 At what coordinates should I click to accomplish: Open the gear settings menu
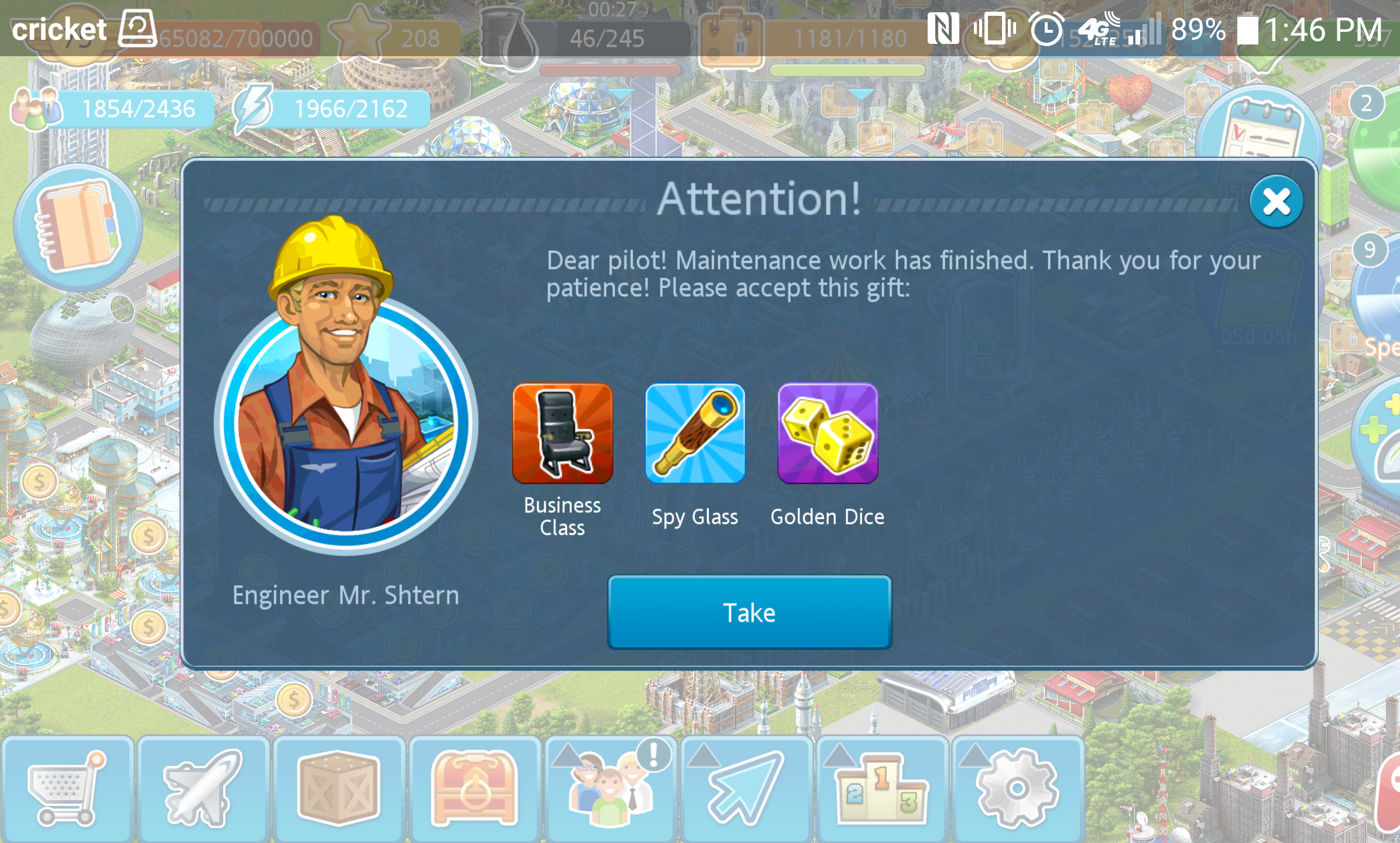(x=1017, y=788)
